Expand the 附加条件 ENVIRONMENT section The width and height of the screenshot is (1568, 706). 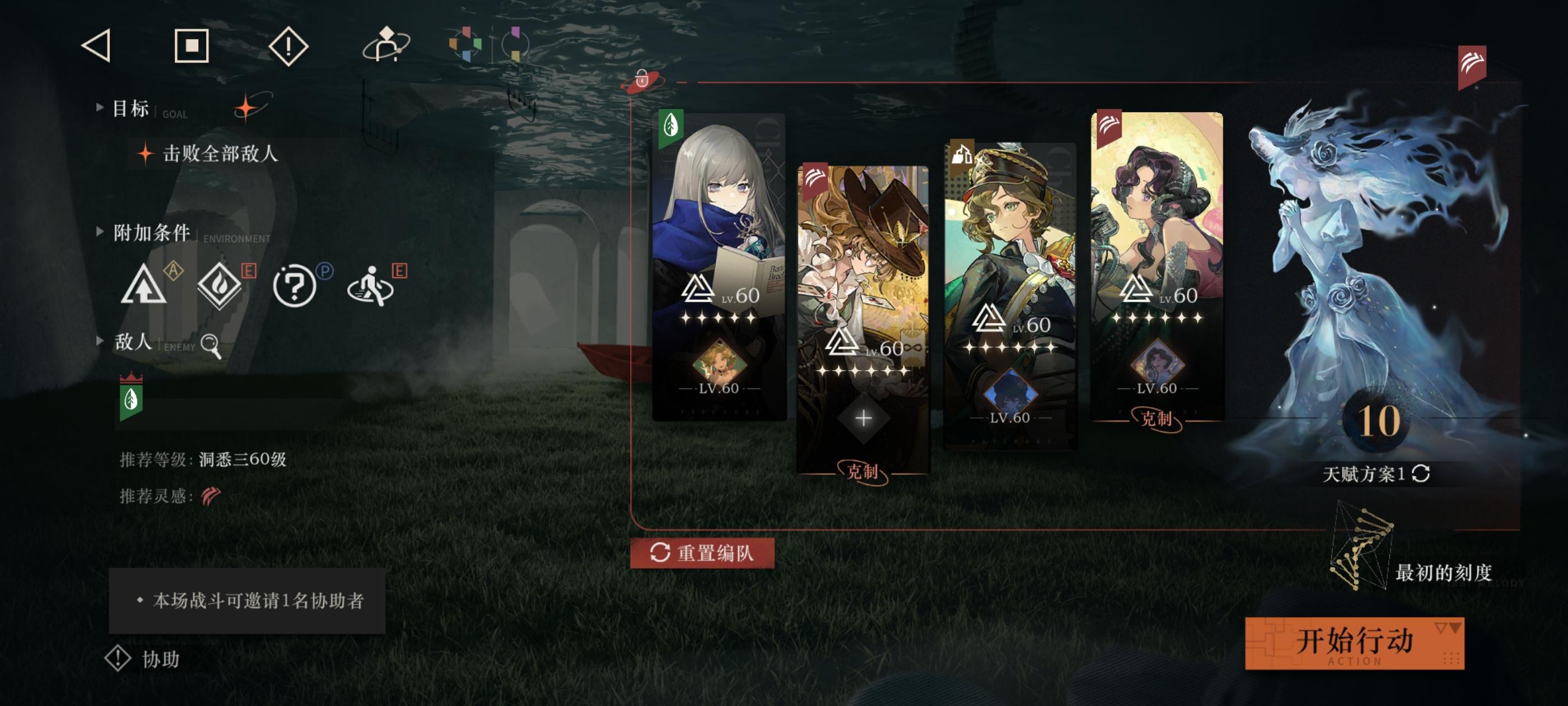(152, 233)
